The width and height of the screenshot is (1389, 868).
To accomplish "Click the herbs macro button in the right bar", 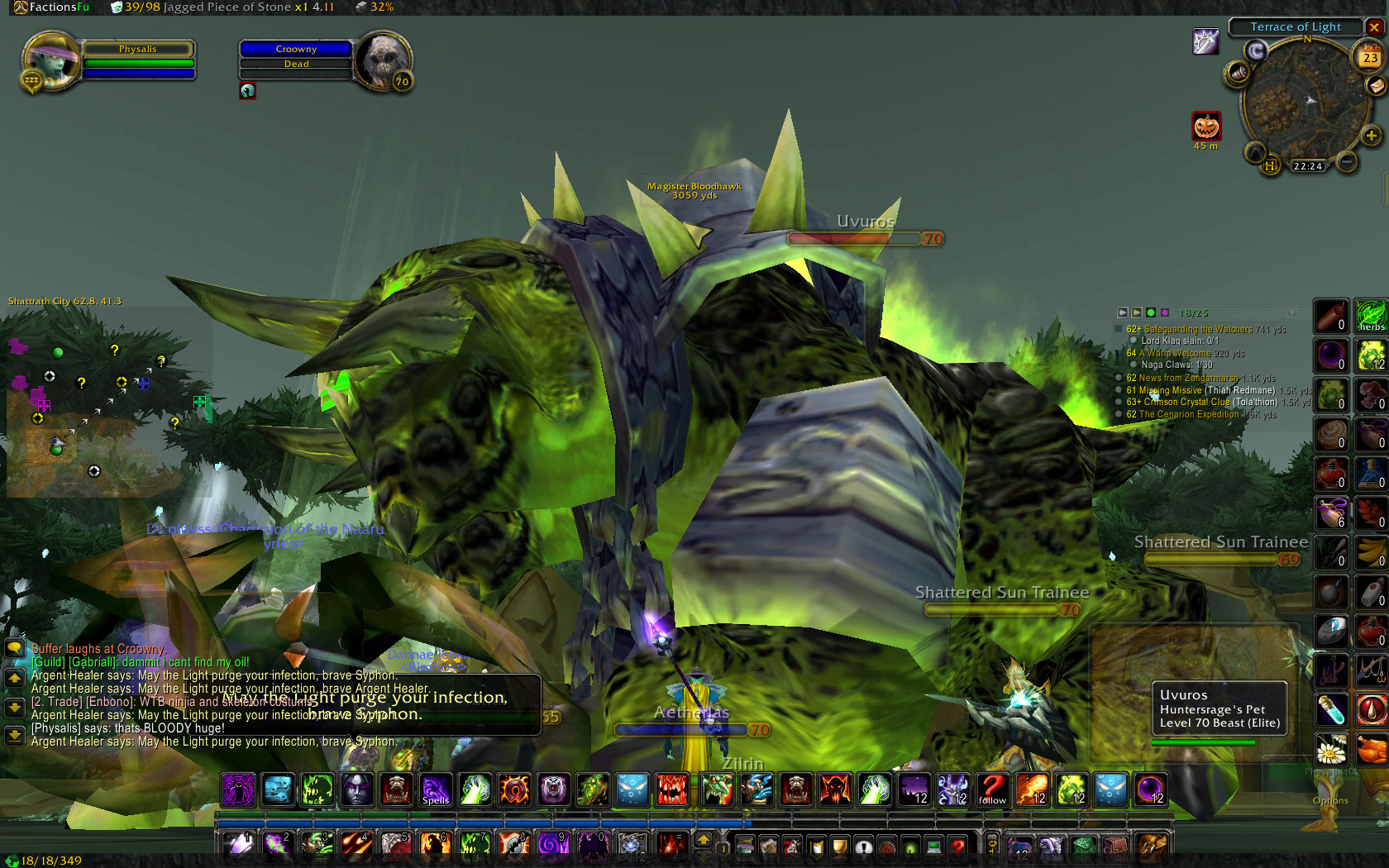I will click(x=1371, y=317).
